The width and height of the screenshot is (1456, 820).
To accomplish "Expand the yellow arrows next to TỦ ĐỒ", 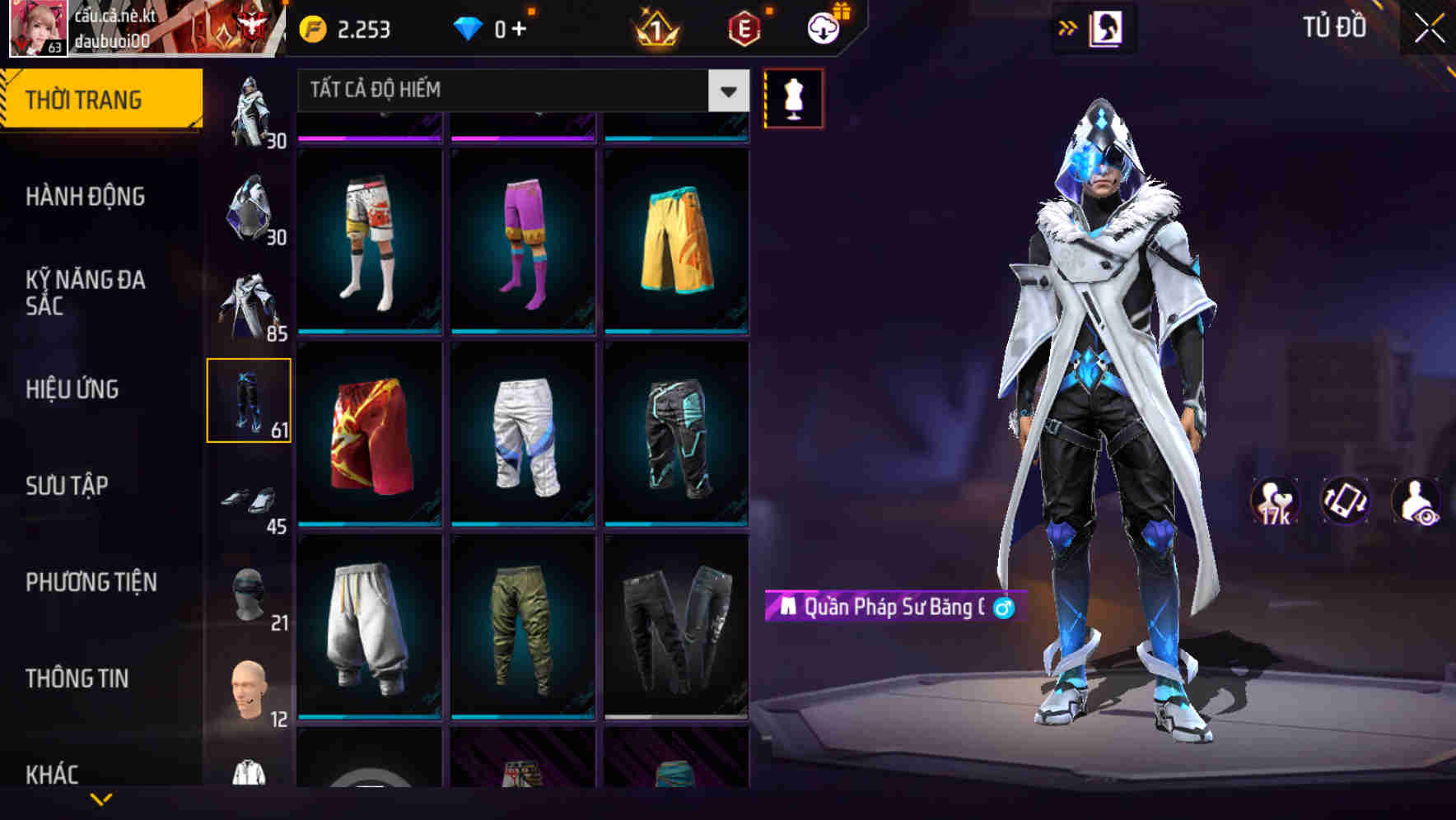I will [x=1067, y=27].
